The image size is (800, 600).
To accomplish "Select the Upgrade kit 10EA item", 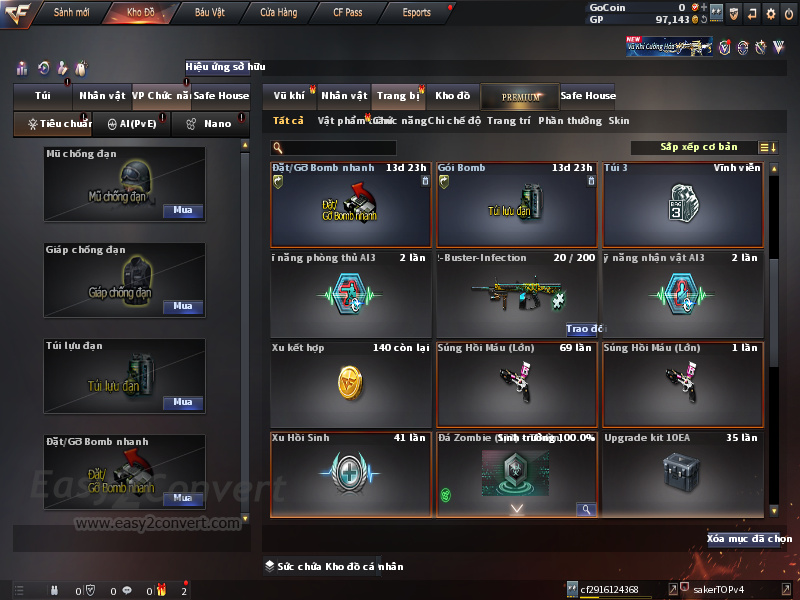I will pos(682,473).
